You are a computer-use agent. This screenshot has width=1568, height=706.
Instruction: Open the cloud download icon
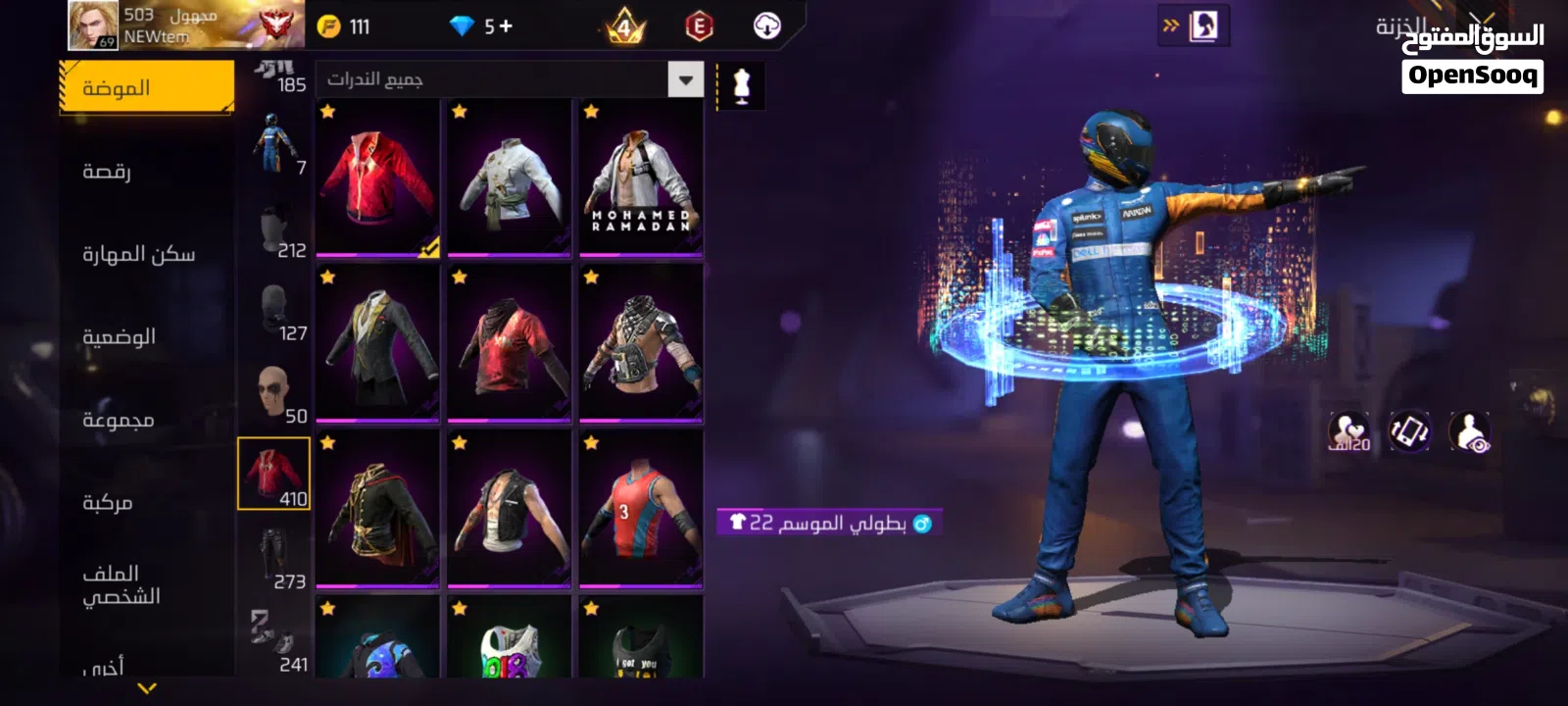(x=767, y=26)
